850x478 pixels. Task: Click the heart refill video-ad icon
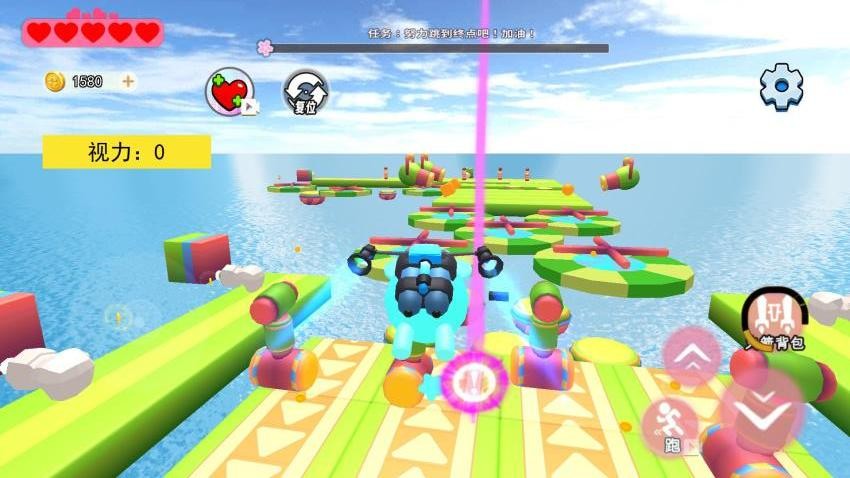[x=229, y=92]
